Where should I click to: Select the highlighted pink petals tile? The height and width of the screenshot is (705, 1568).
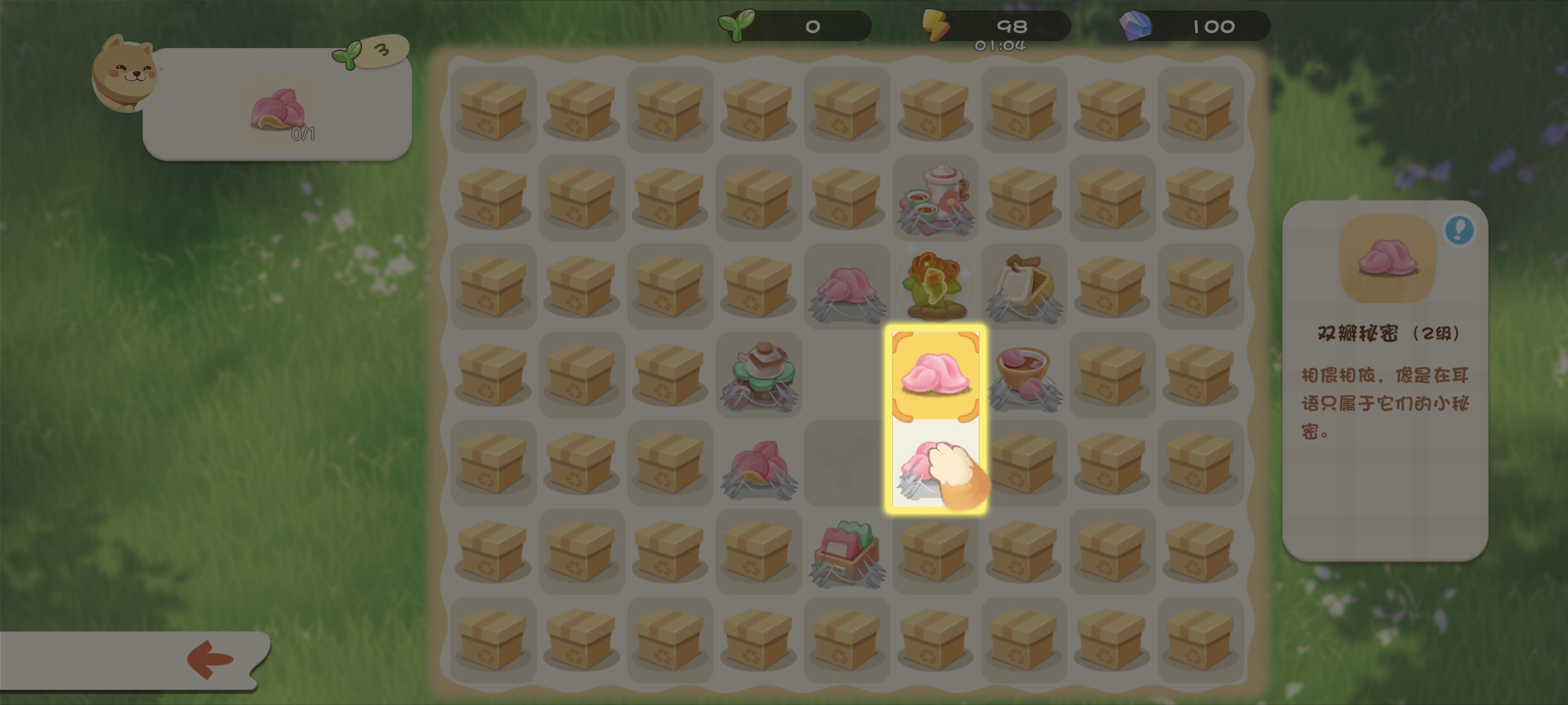tap(935, 374)
